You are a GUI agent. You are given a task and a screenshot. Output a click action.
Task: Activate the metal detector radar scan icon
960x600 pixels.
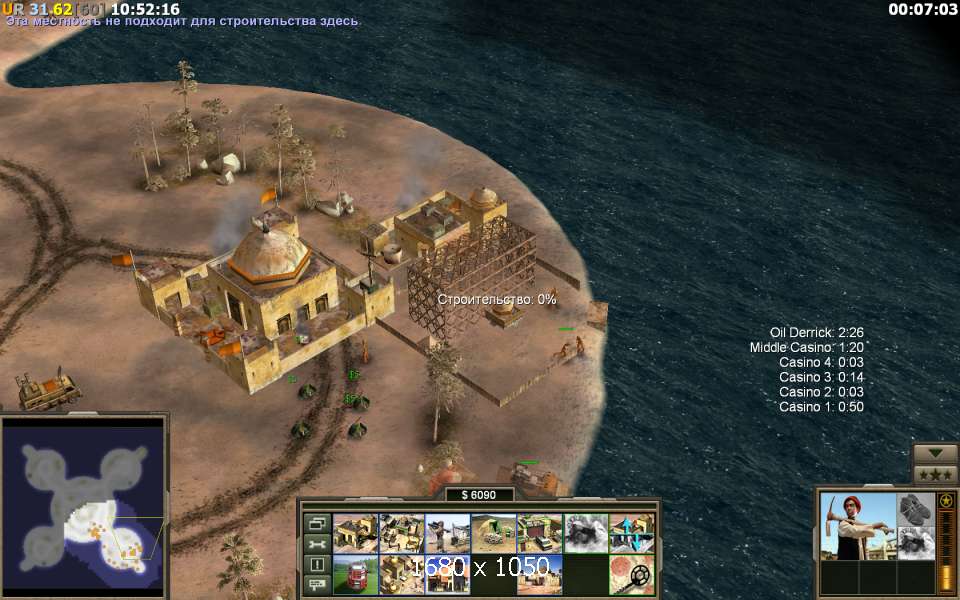[x=631, y=575]
